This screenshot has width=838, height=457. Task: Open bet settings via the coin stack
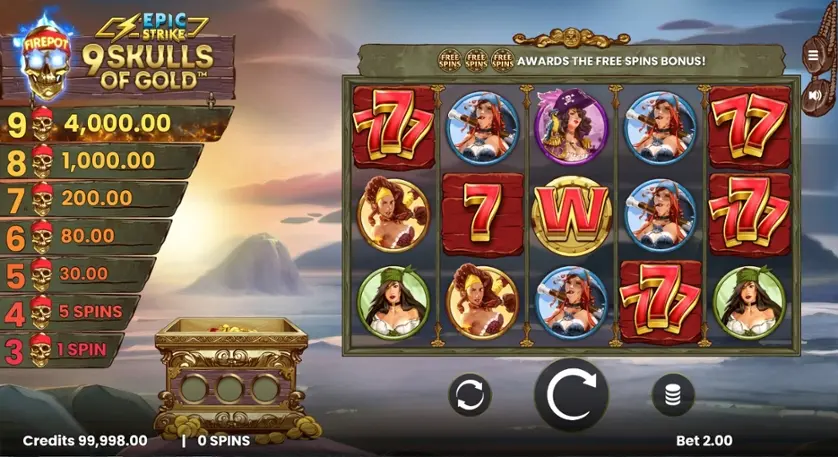point(672,395)
